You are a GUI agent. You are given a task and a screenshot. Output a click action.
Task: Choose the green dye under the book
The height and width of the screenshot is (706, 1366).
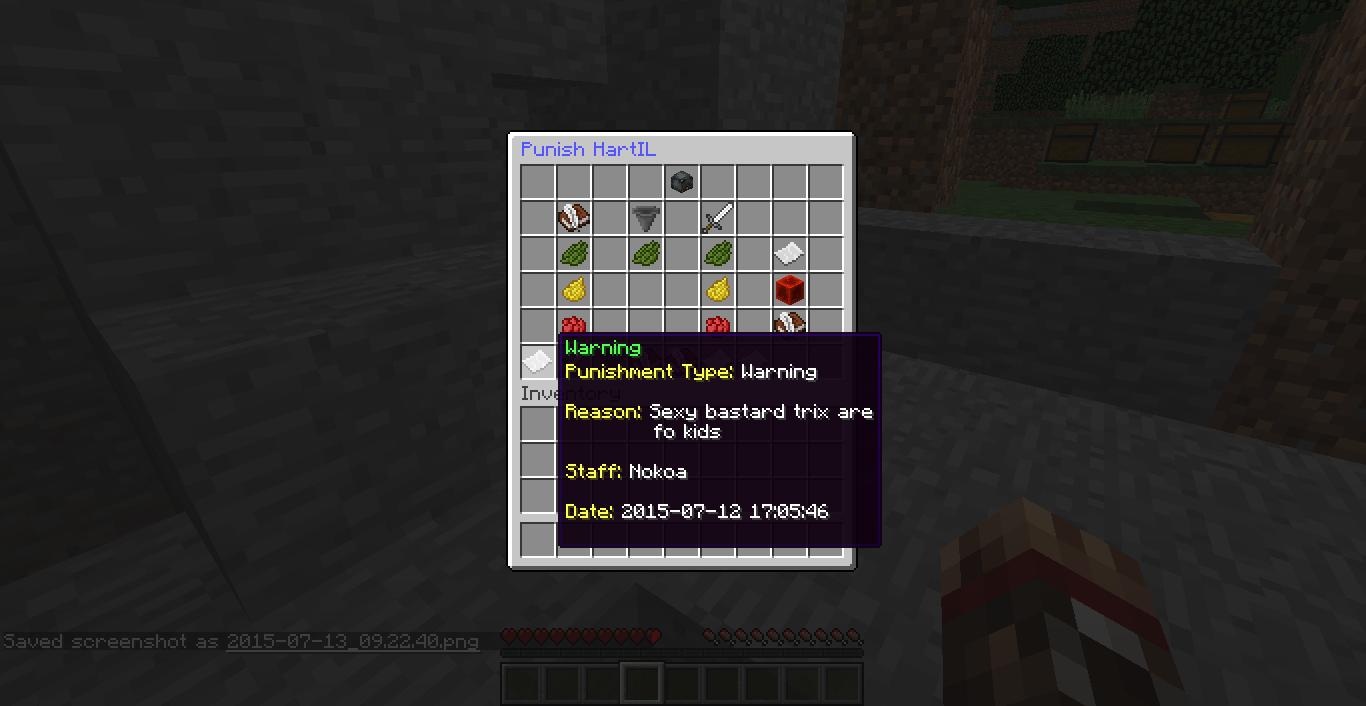coord(573,254)
